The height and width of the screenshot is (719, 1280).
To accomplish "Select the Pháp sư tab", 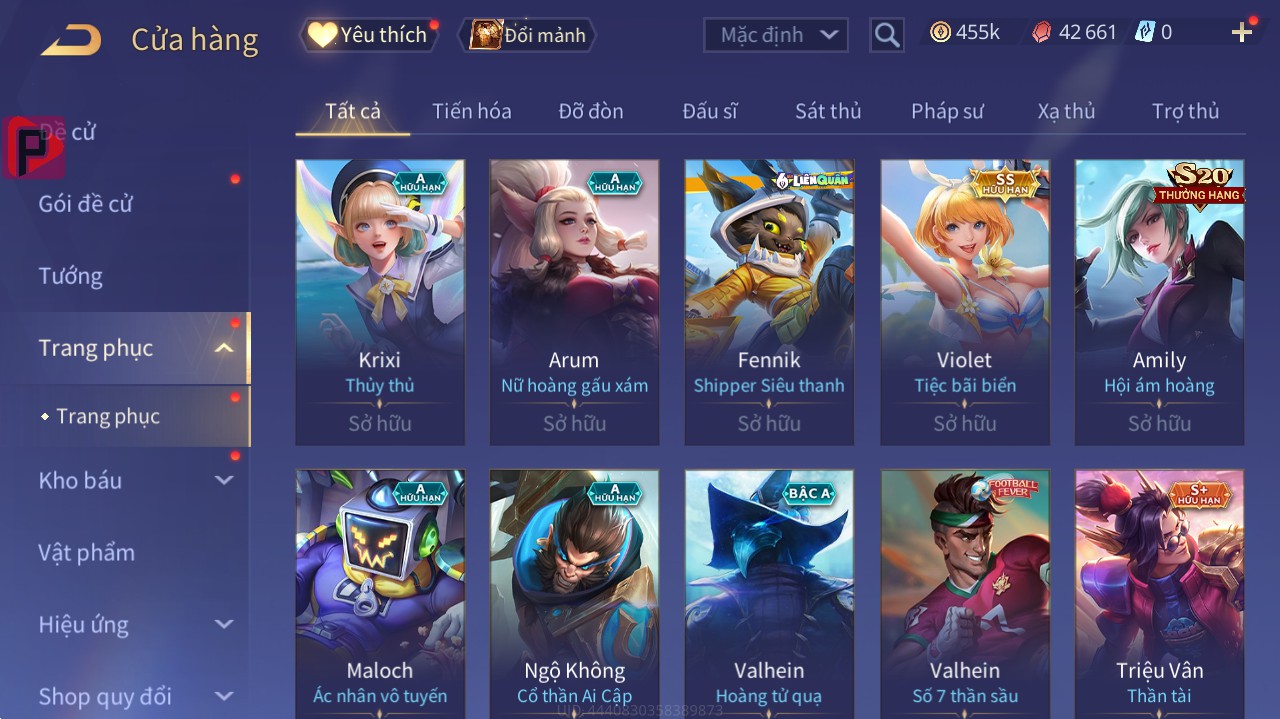I will pos(947,111).
